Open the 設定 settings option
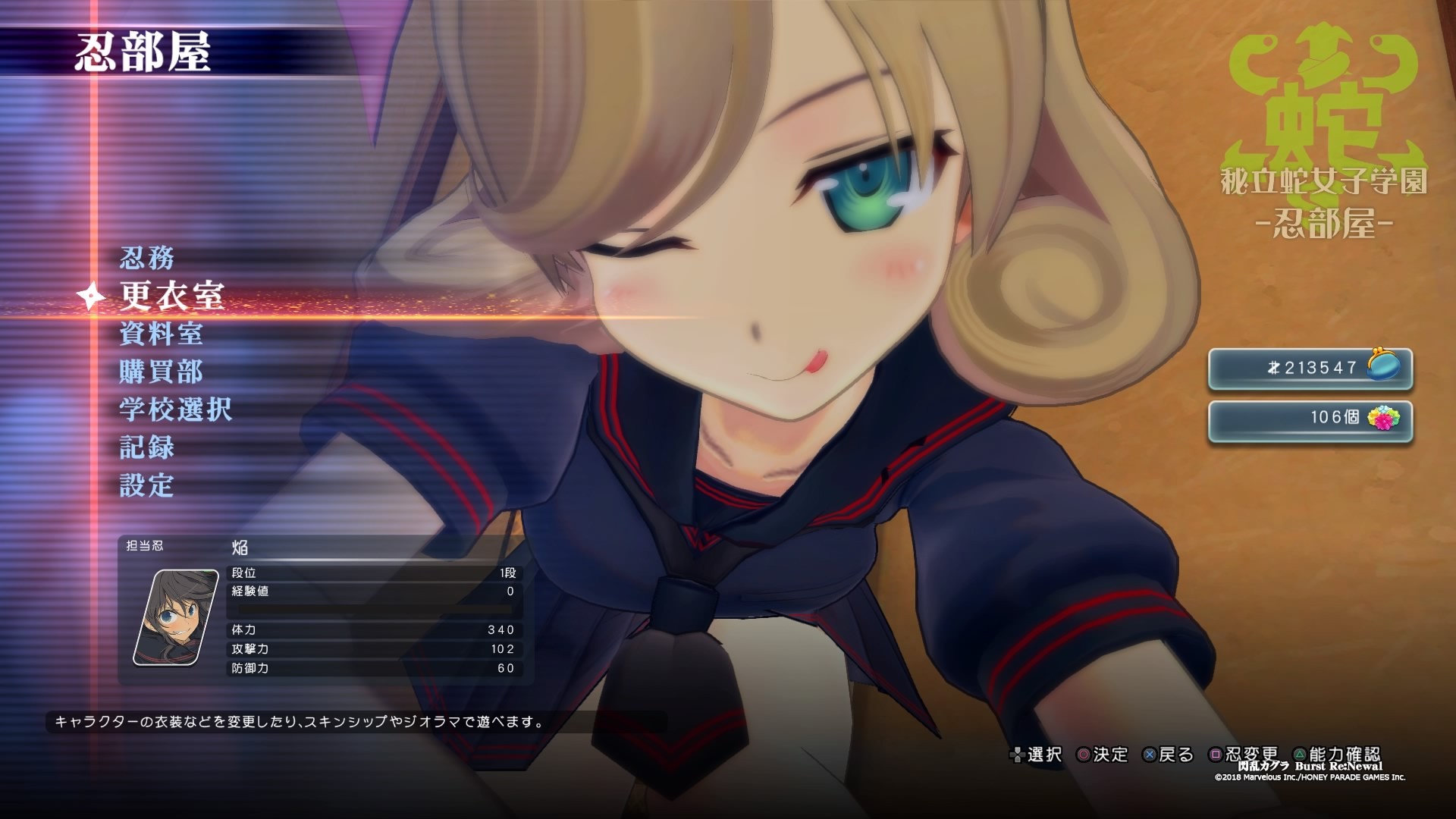 (x=148, y=485)
